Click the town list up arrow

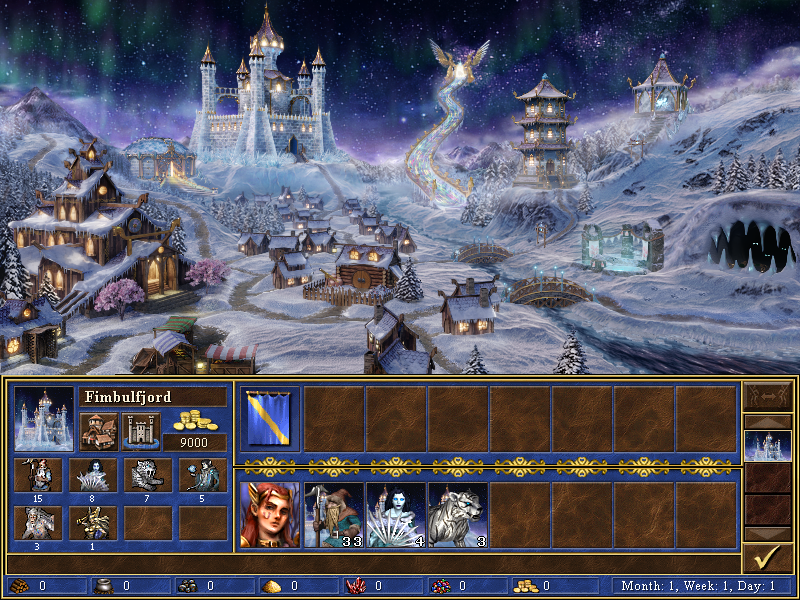pos(767,421)
